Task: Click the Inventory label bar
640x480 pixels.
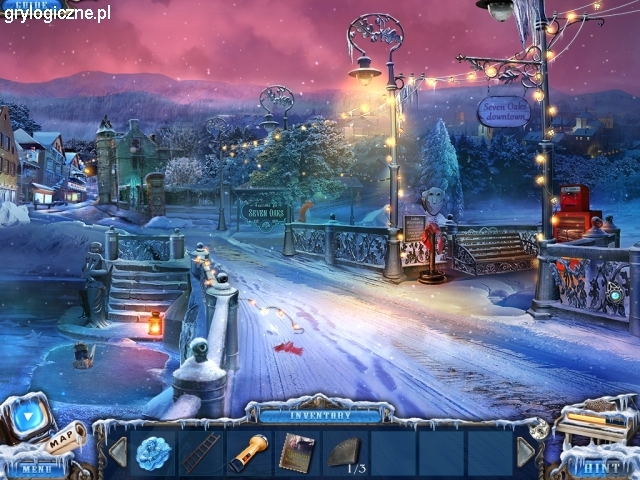Action: [x=320, y=415]
